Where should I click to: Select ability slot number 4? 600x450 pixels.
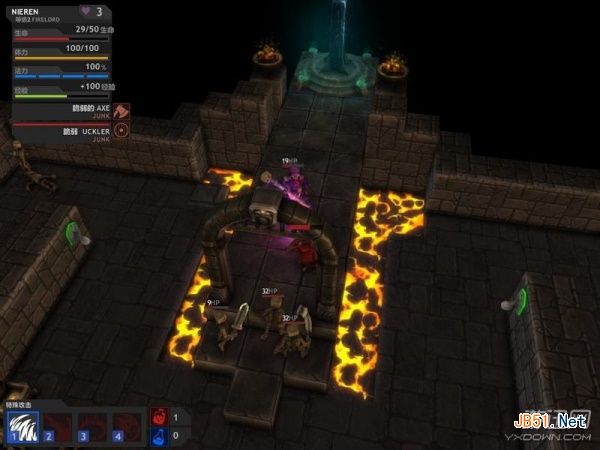pos(127,425)
